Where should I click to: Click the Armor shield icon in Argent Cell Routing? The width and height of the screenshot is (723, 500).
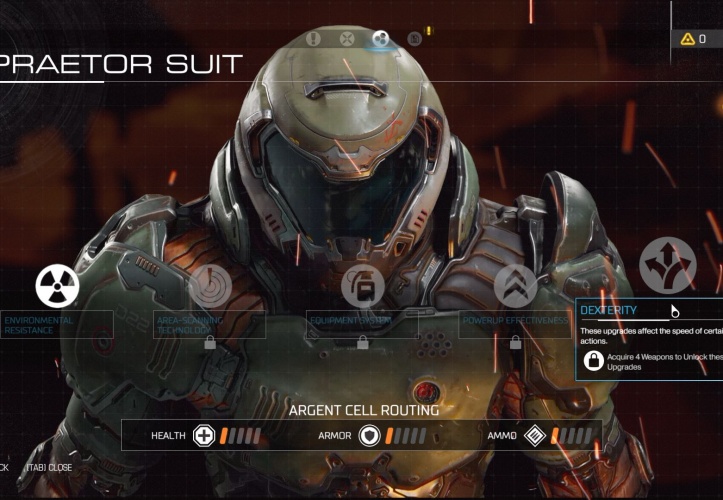(x=369, y=435)
